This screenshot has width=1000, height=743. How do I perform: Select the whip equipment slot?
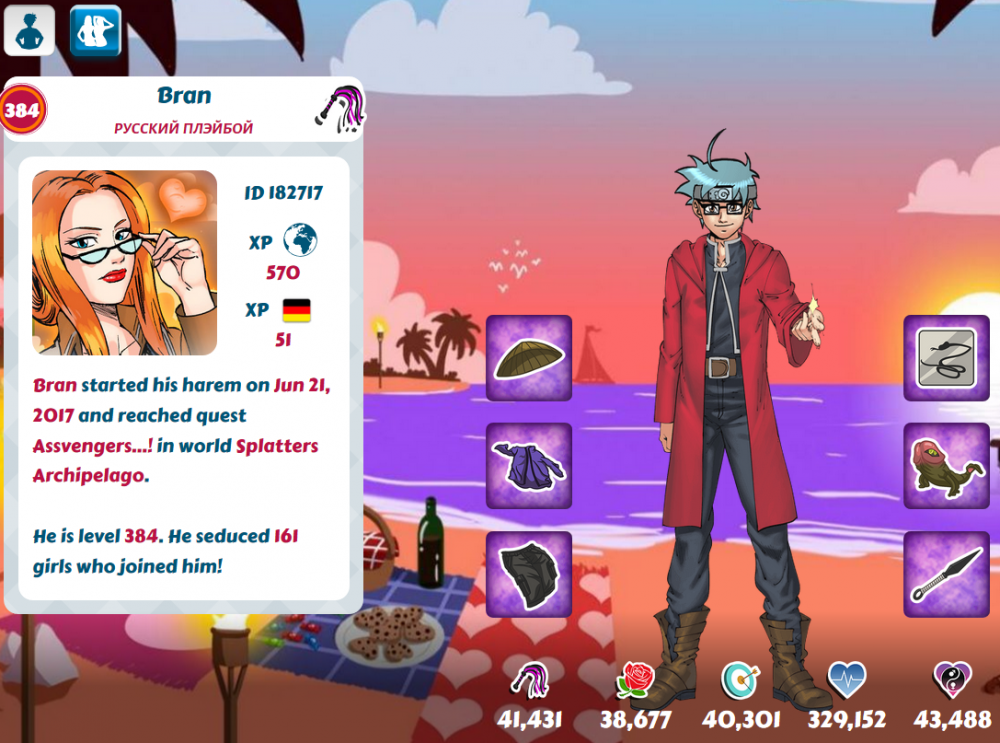pyautogui.click(x=947, y=358)
